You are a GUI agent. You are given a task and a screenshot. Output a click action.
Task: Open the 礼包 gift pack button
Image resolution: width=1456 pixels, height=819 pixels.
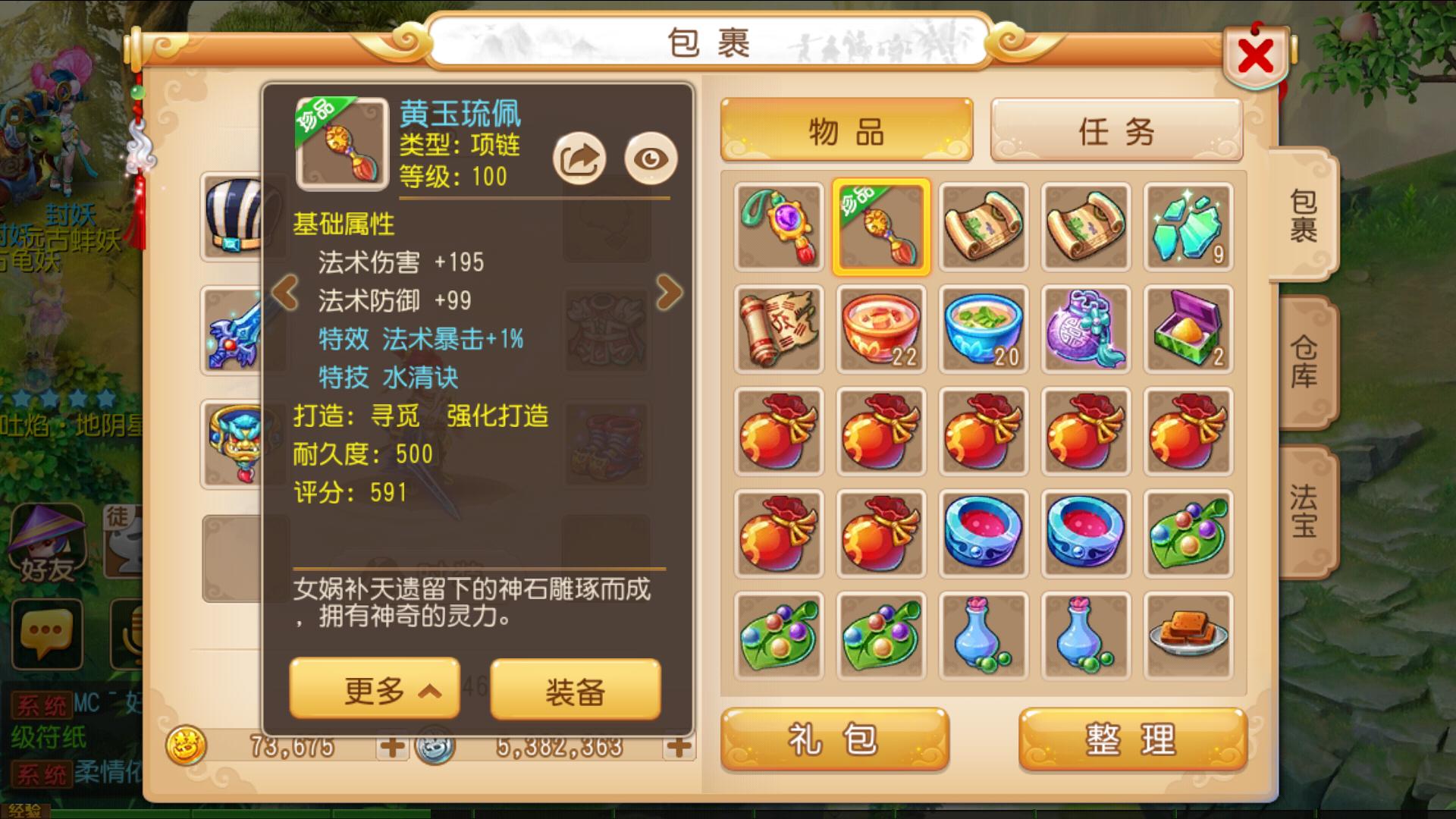pos(834,739)
